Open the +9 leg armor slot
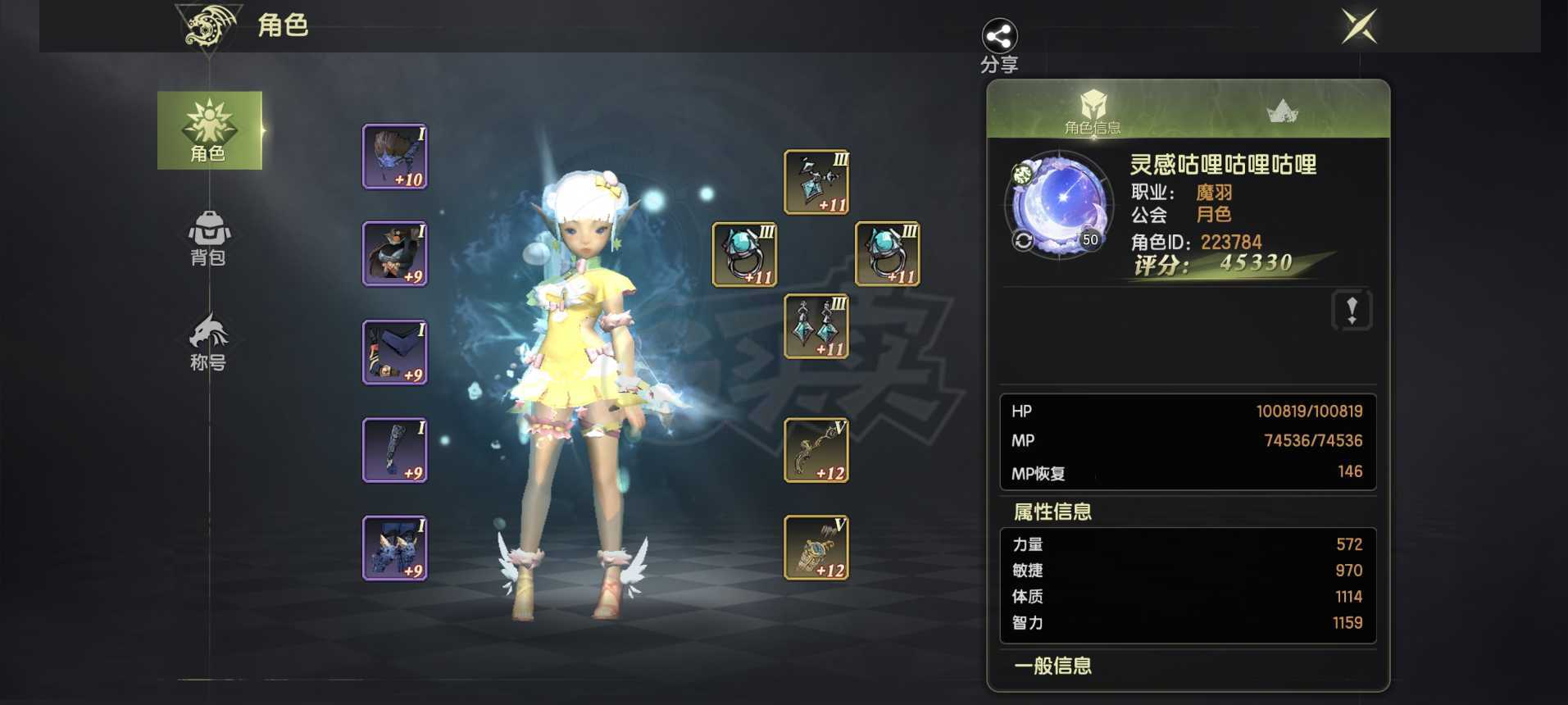1568x705 pixels. coord(395,450)
